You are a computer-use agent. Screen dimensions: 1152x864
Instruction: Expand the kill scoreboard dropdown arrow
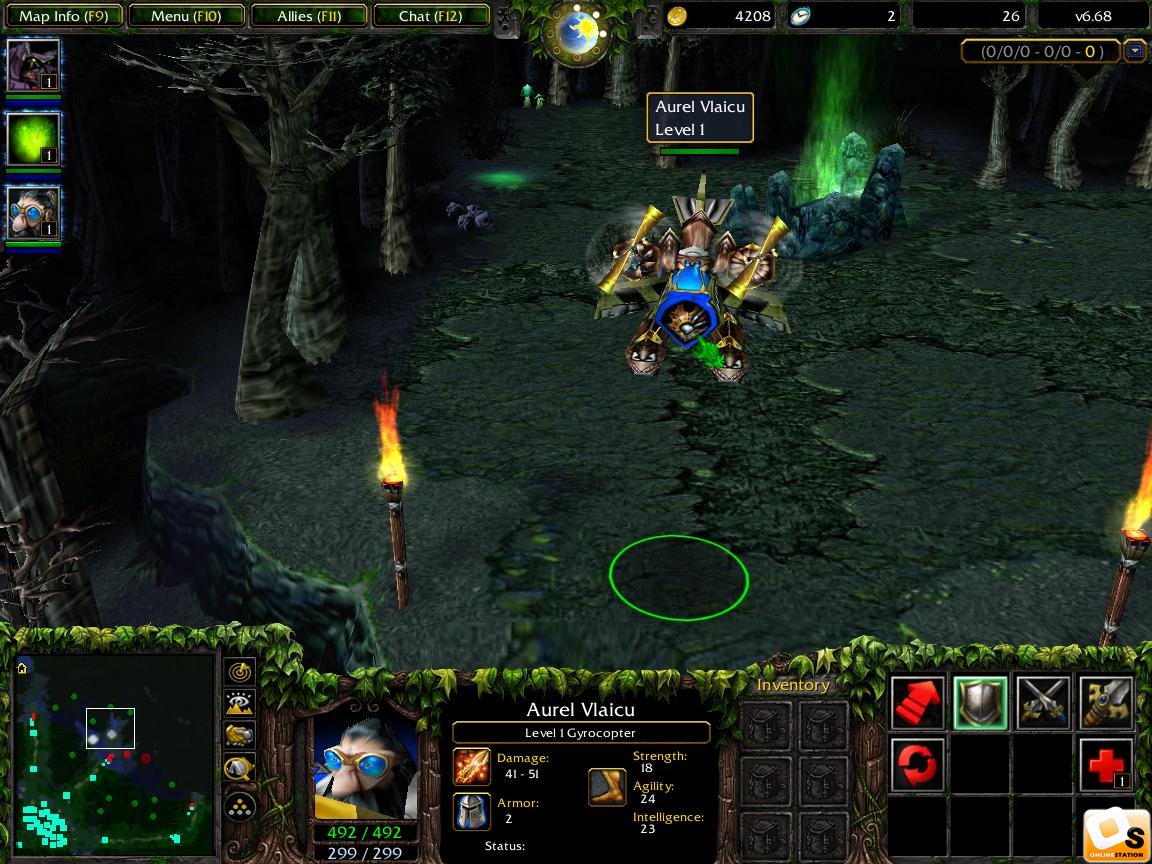[1134, 51]
